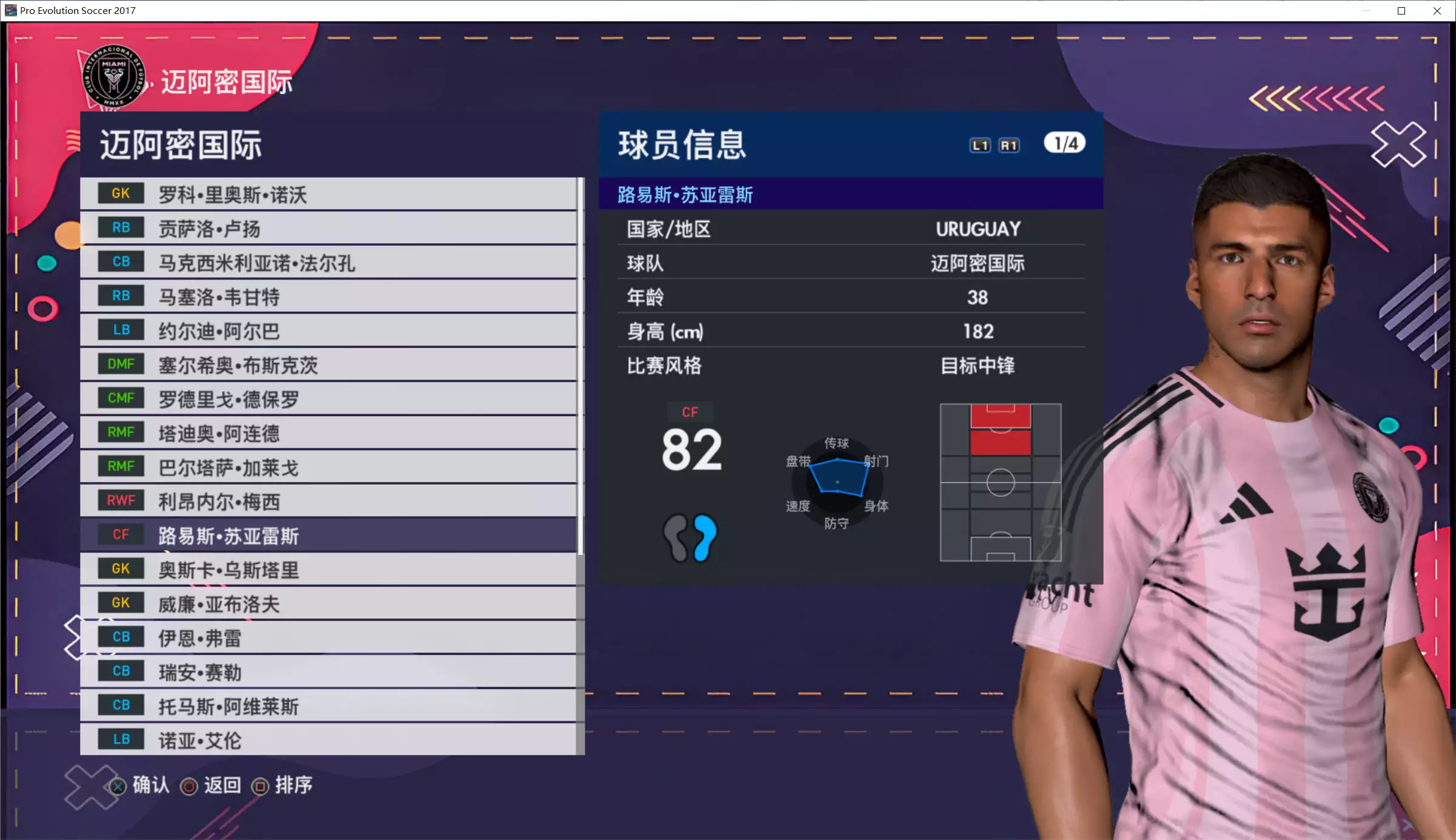Select midfielder 罗德里戈•德保罗
This screenshot has height=840, width=1456.
(327, 398)
